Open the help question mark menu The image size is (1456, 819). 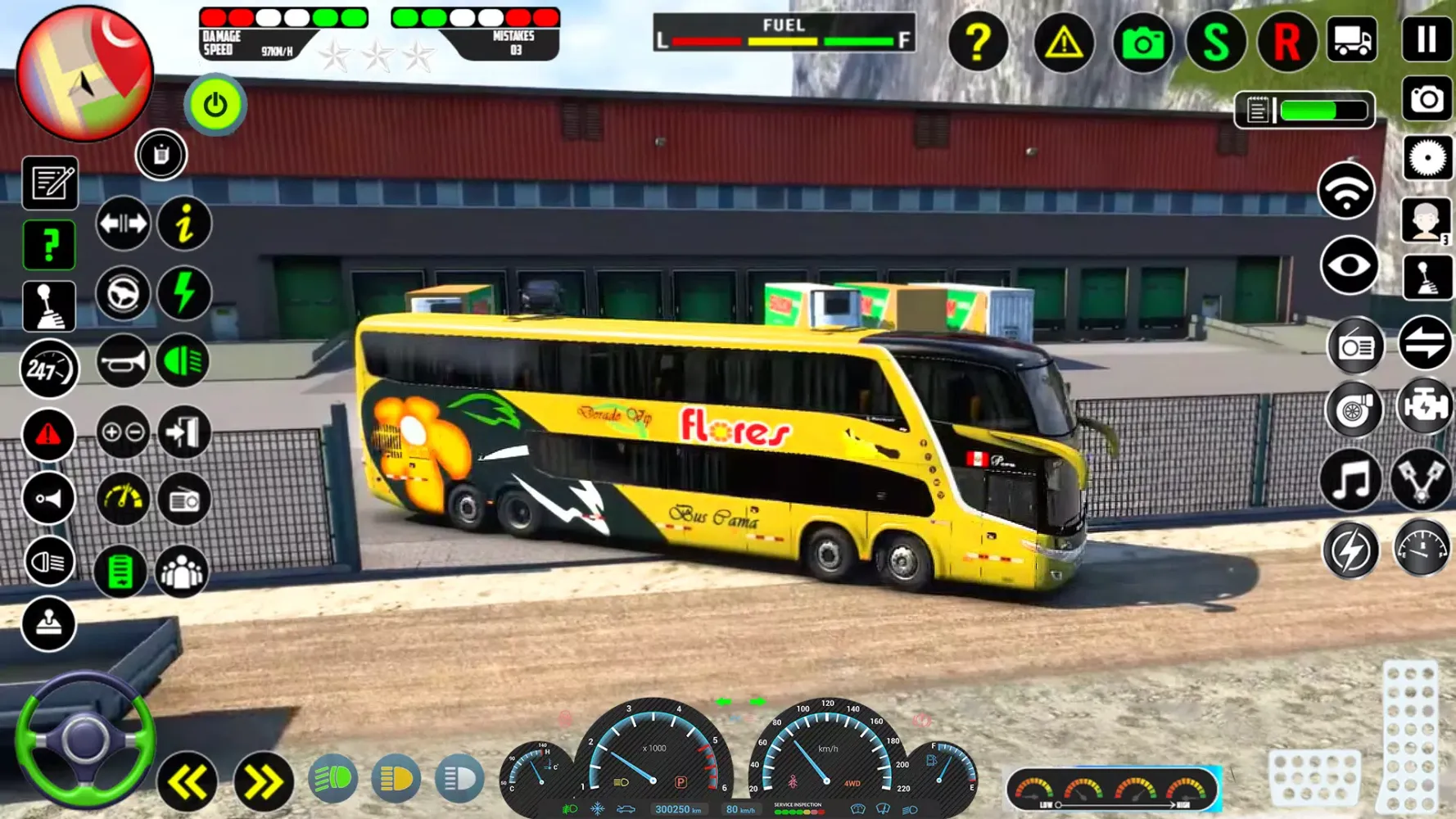979,43
